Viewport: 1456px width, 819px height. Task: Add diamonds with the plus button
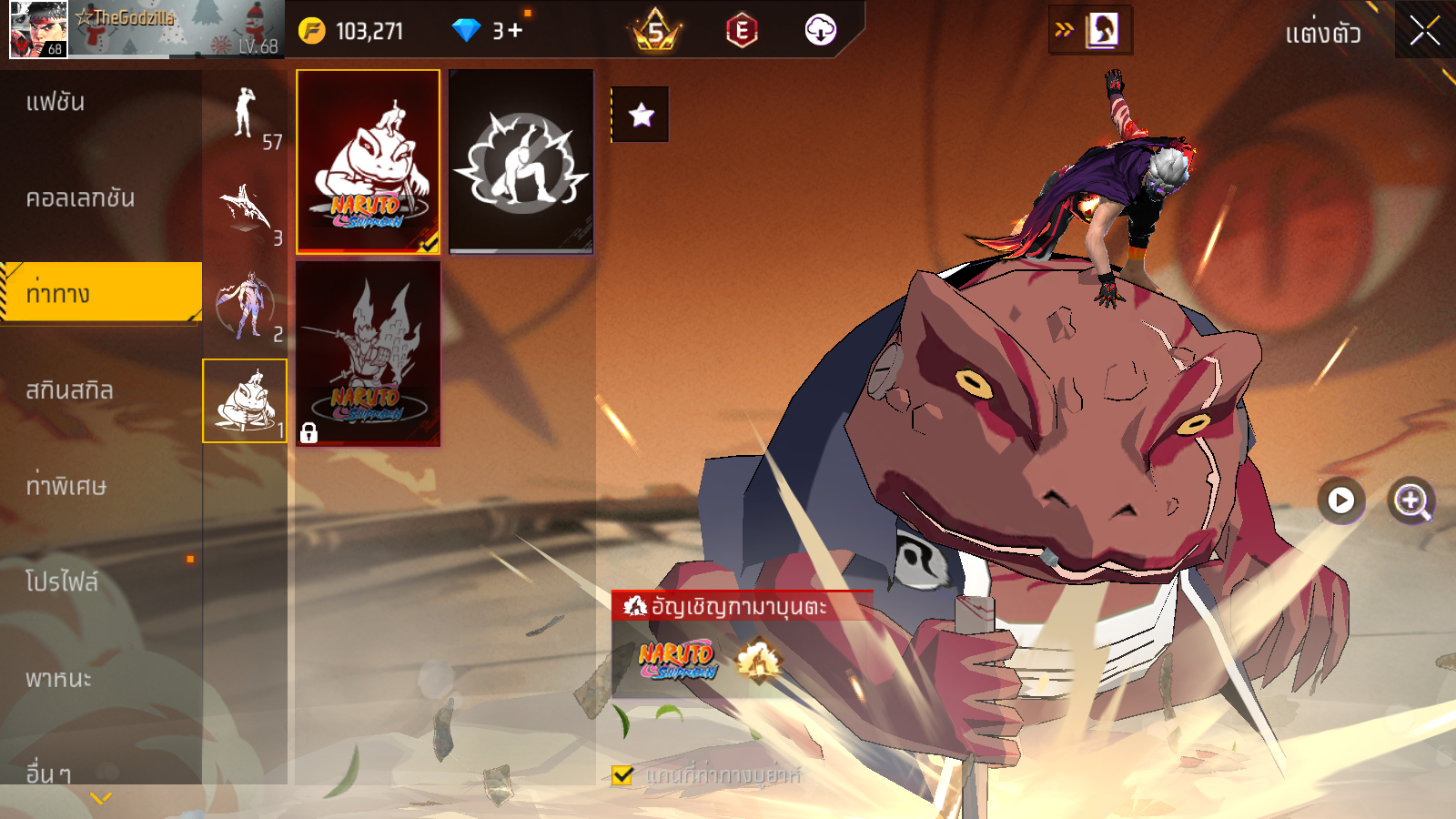click(x=515, y=31)
